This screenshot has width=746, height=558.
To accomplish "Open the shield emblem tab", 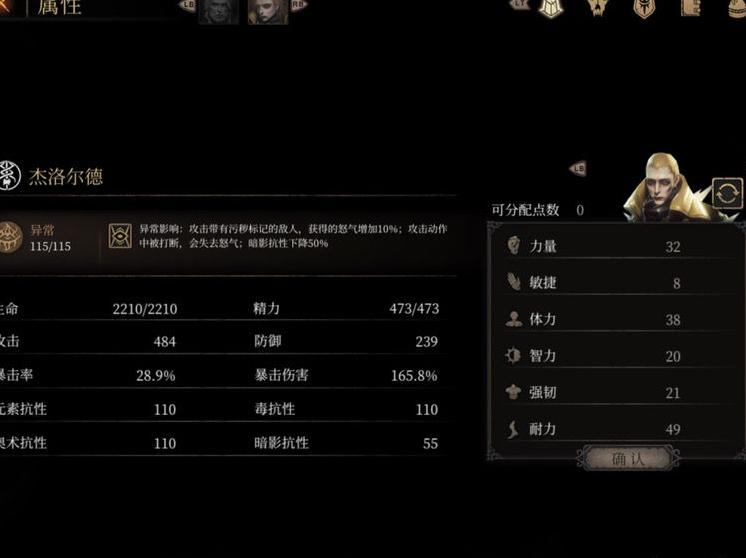I will click(644, 8).
